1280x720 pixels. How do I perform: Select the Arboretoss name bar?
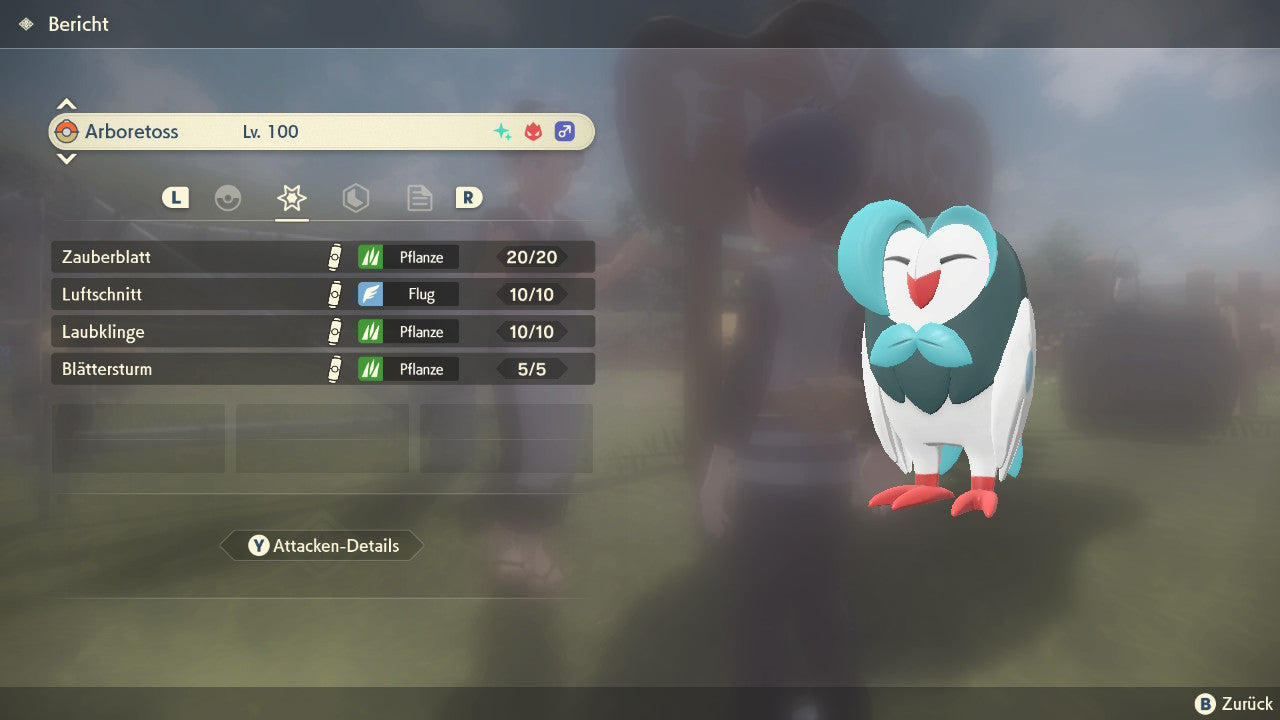tap(322, 132)
